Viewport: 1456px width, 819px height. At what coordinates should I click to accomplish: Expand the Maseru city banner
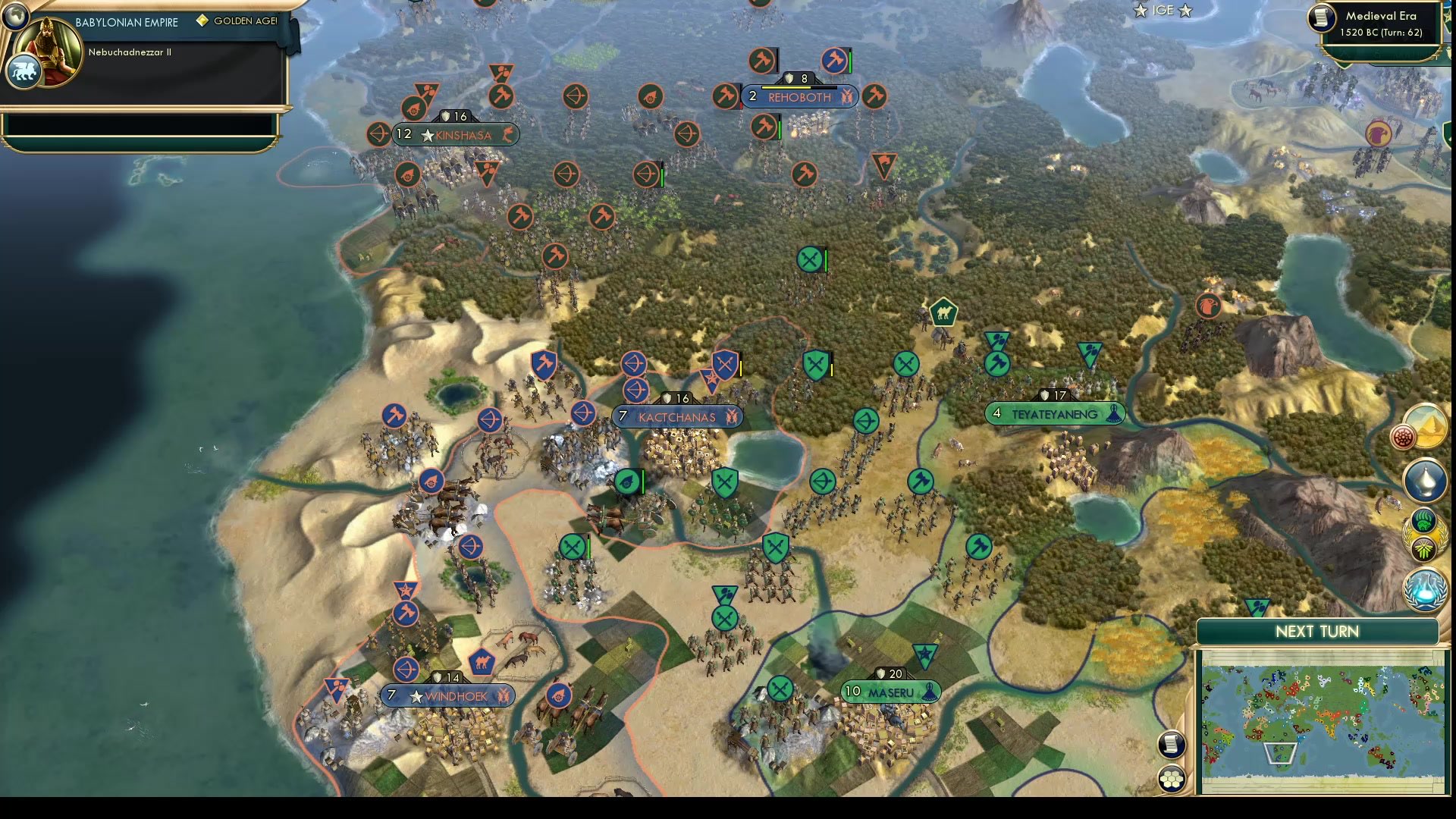coord(891,692)
